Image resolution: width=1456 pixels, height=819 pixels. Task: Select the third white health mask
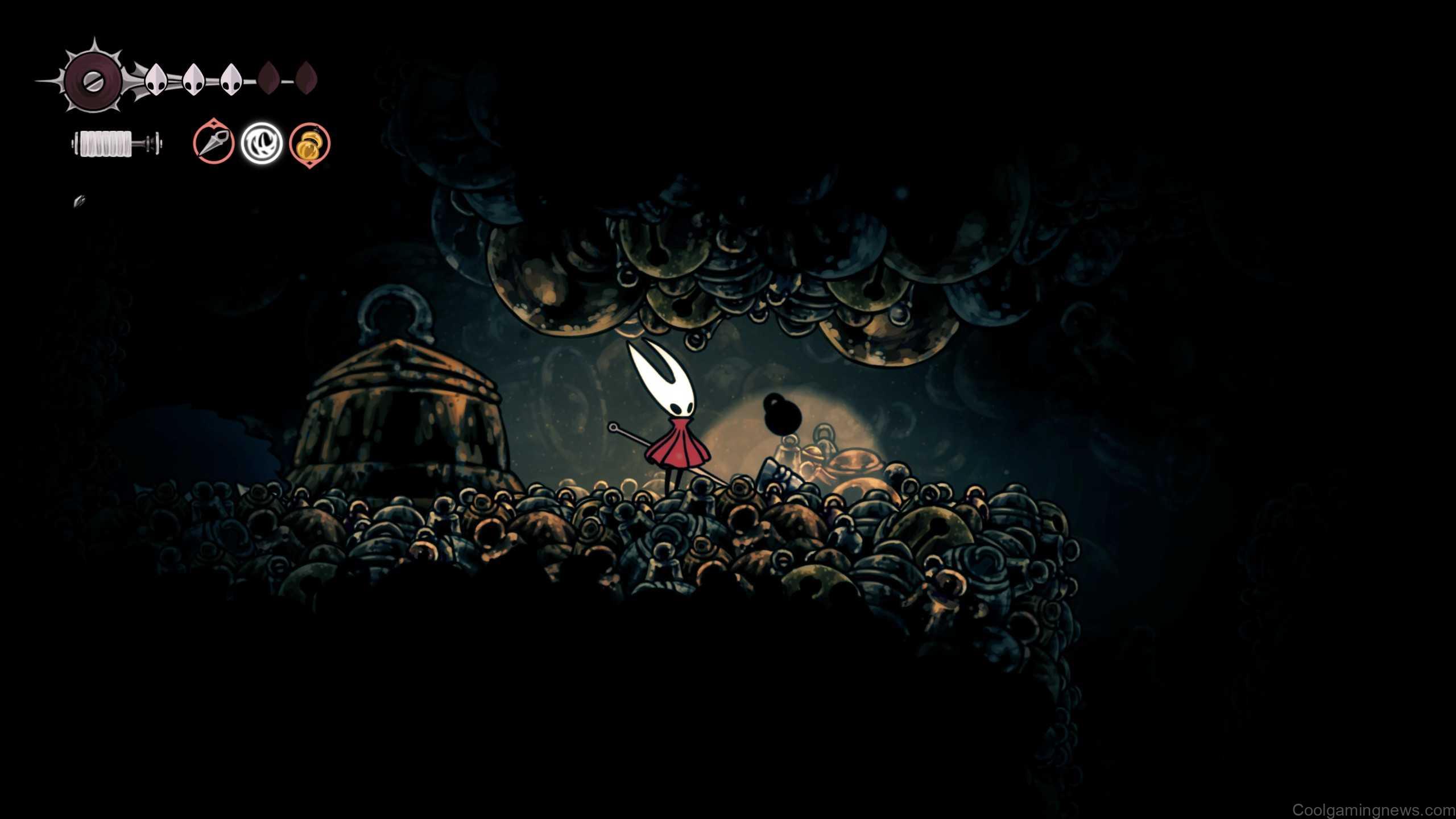coord(230,80)
